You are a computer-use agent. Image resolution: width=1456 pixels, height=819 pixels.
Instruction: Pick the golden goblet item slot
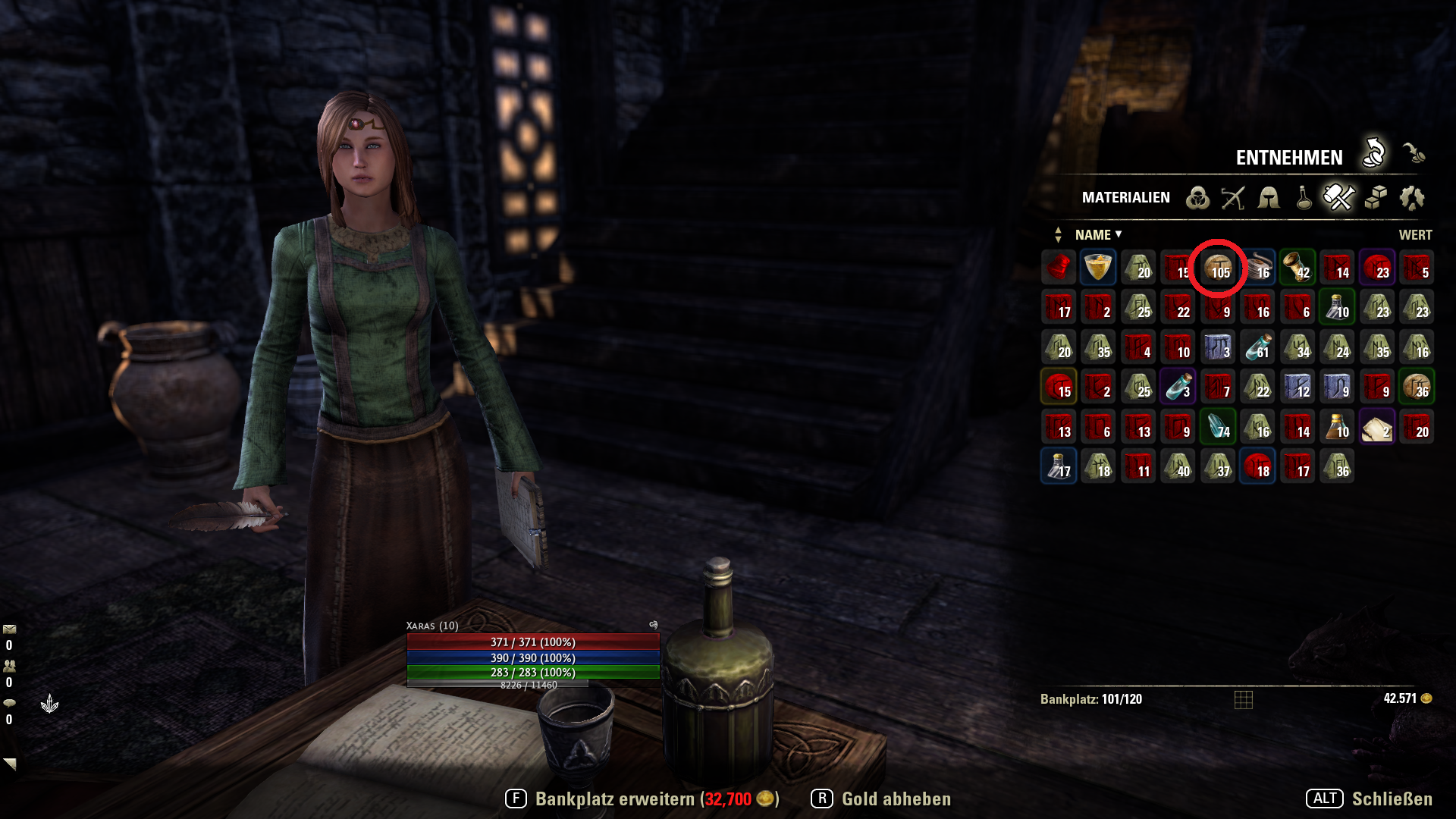point(1098,267)
